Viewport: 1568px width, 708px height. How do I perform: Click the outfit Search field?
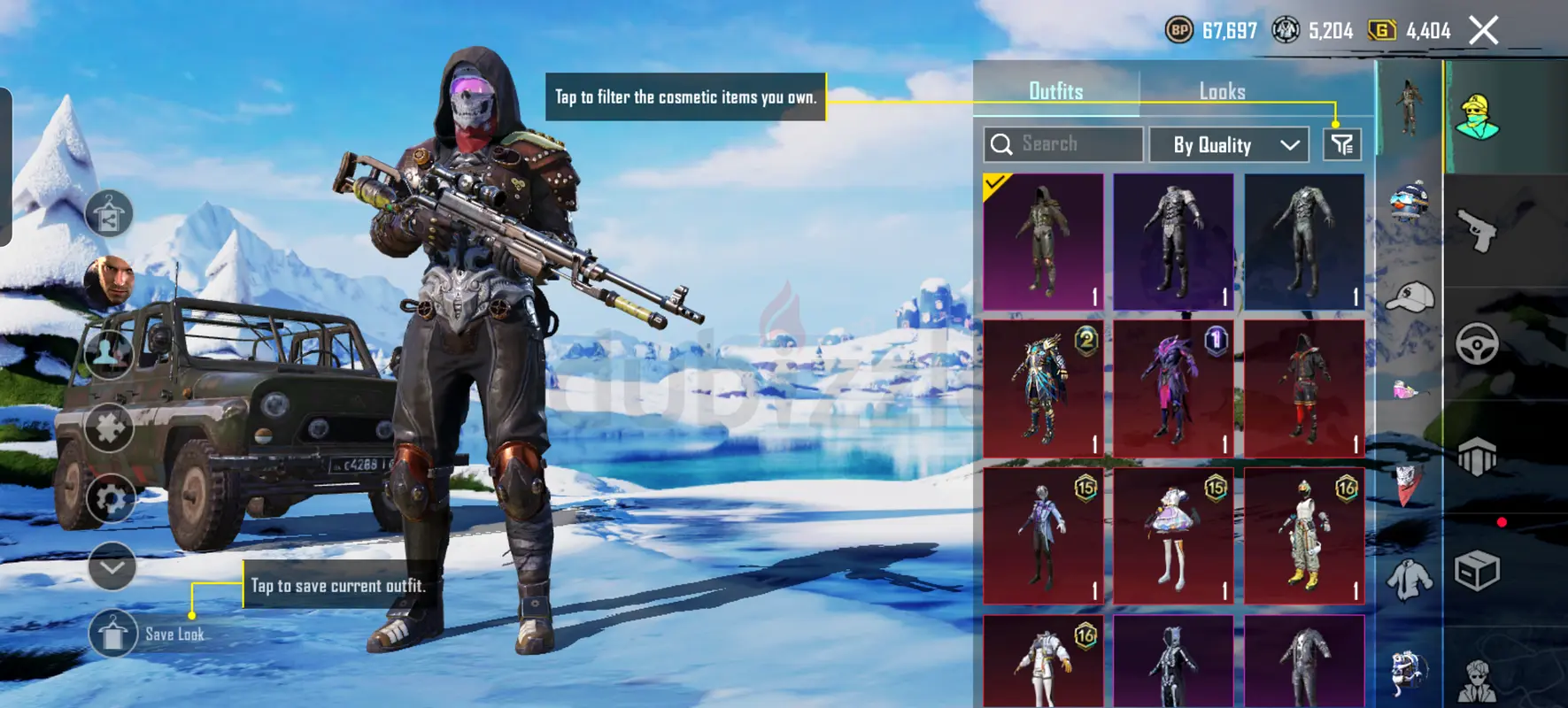[x=1063, y=144]
